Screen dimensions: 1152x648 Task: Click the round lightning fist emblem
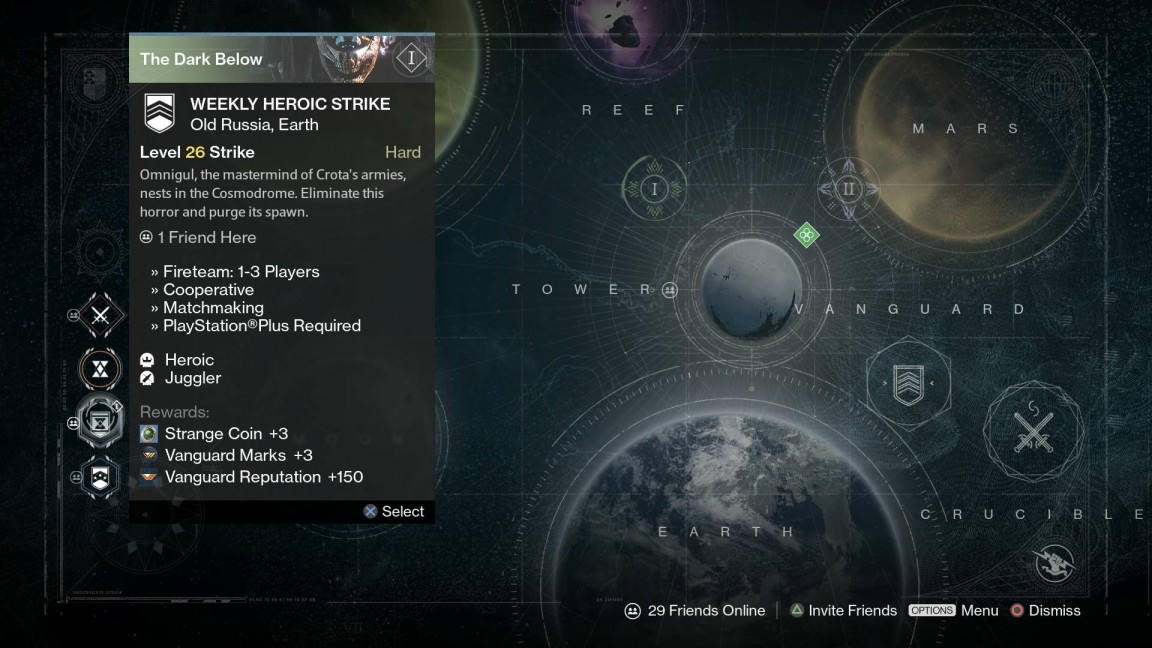point(1053,564)
